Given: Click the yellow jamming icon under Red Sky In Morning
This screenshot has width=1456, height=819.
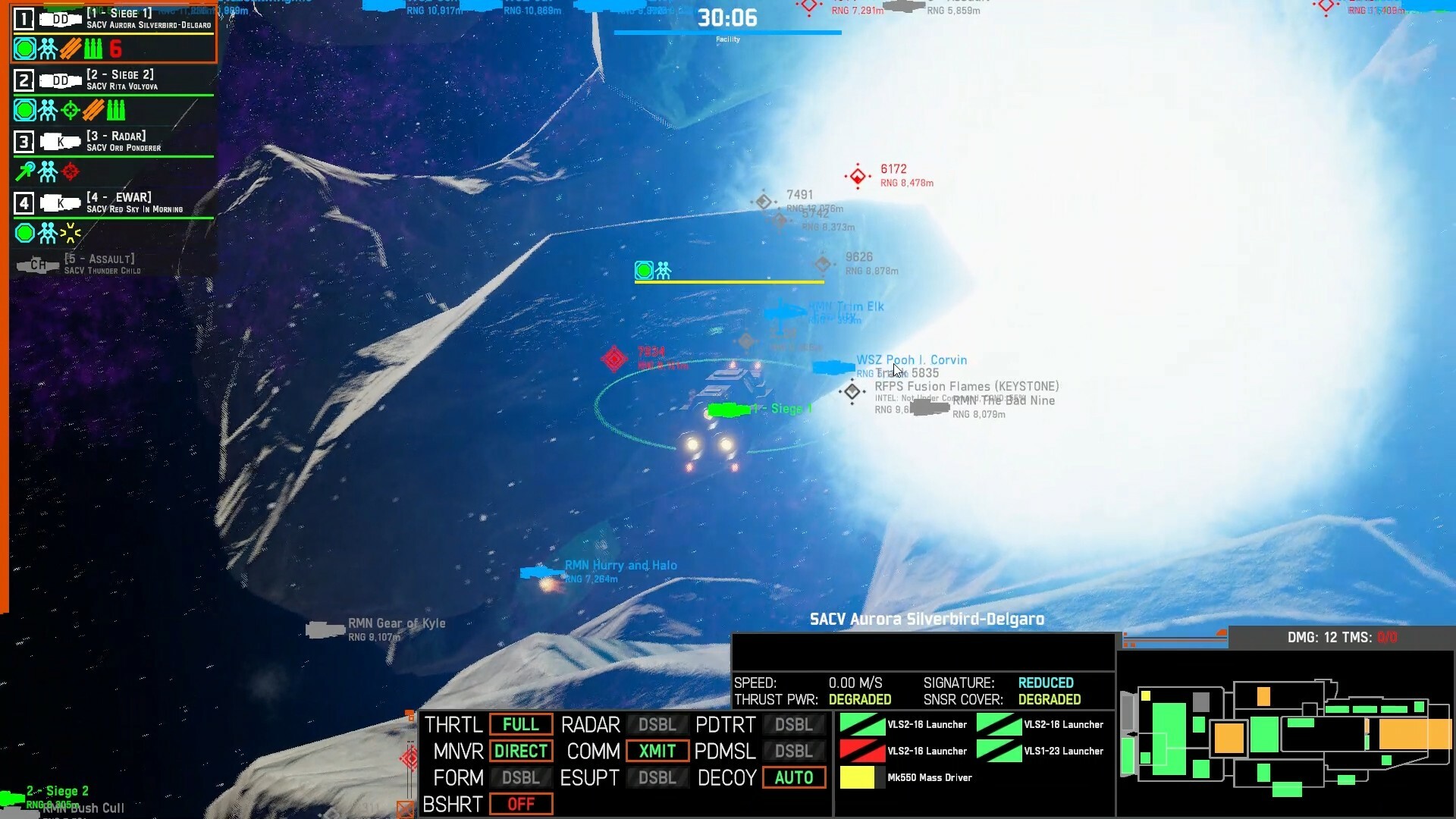Looking at the screenshot, I should pyautogui.click(x=69, y=234).
